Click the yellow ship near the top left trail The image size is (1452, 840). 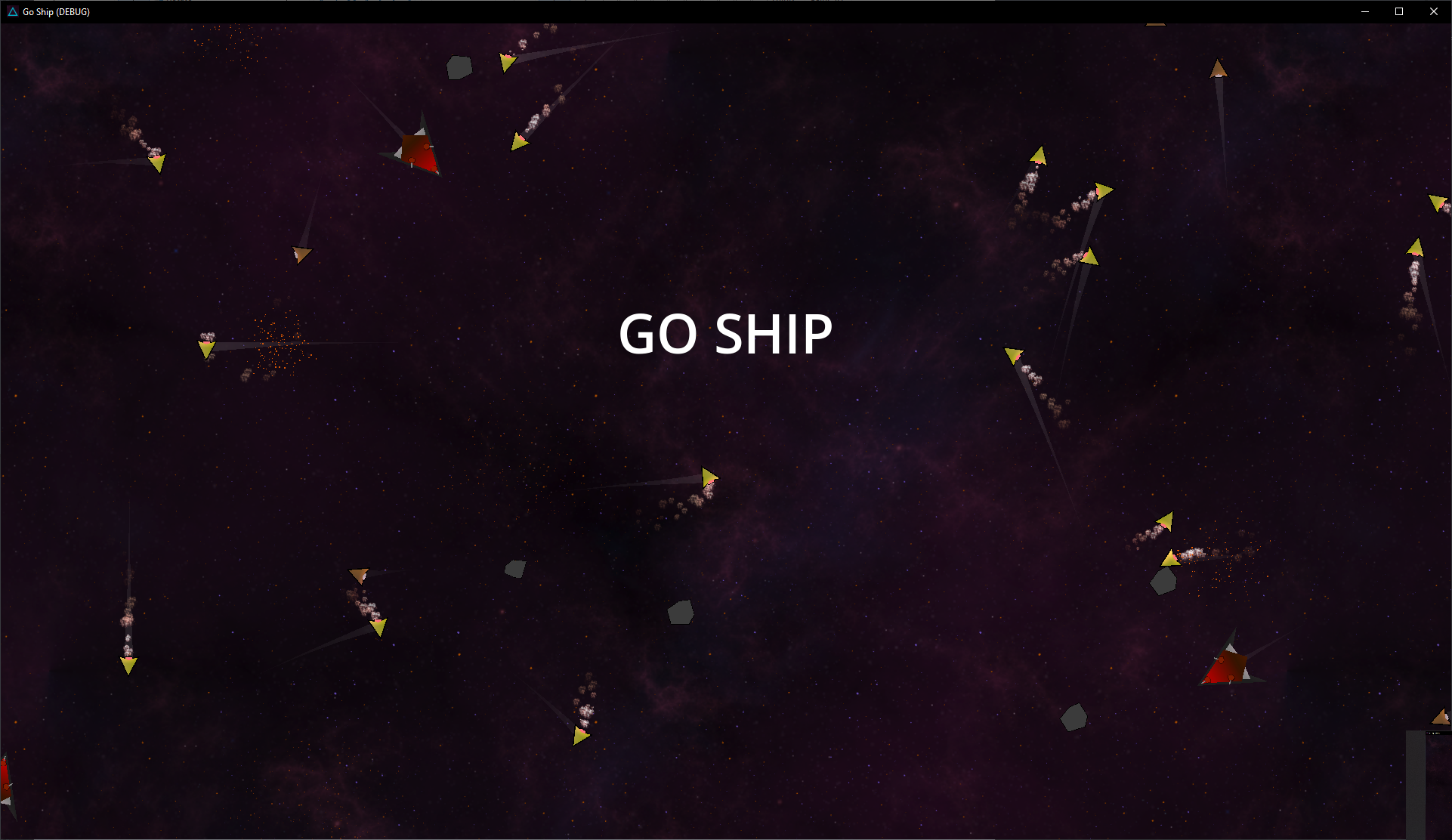(157, 163)
